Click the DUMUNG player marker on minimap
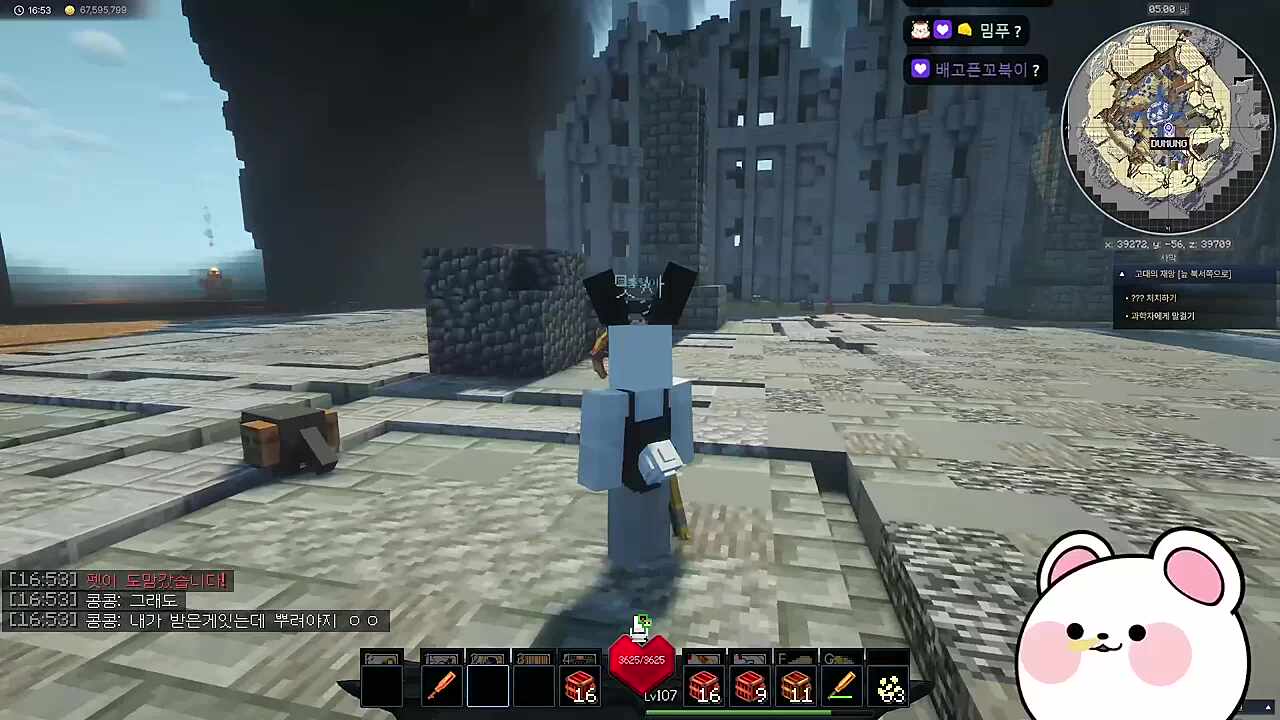 coord(1168,136)
